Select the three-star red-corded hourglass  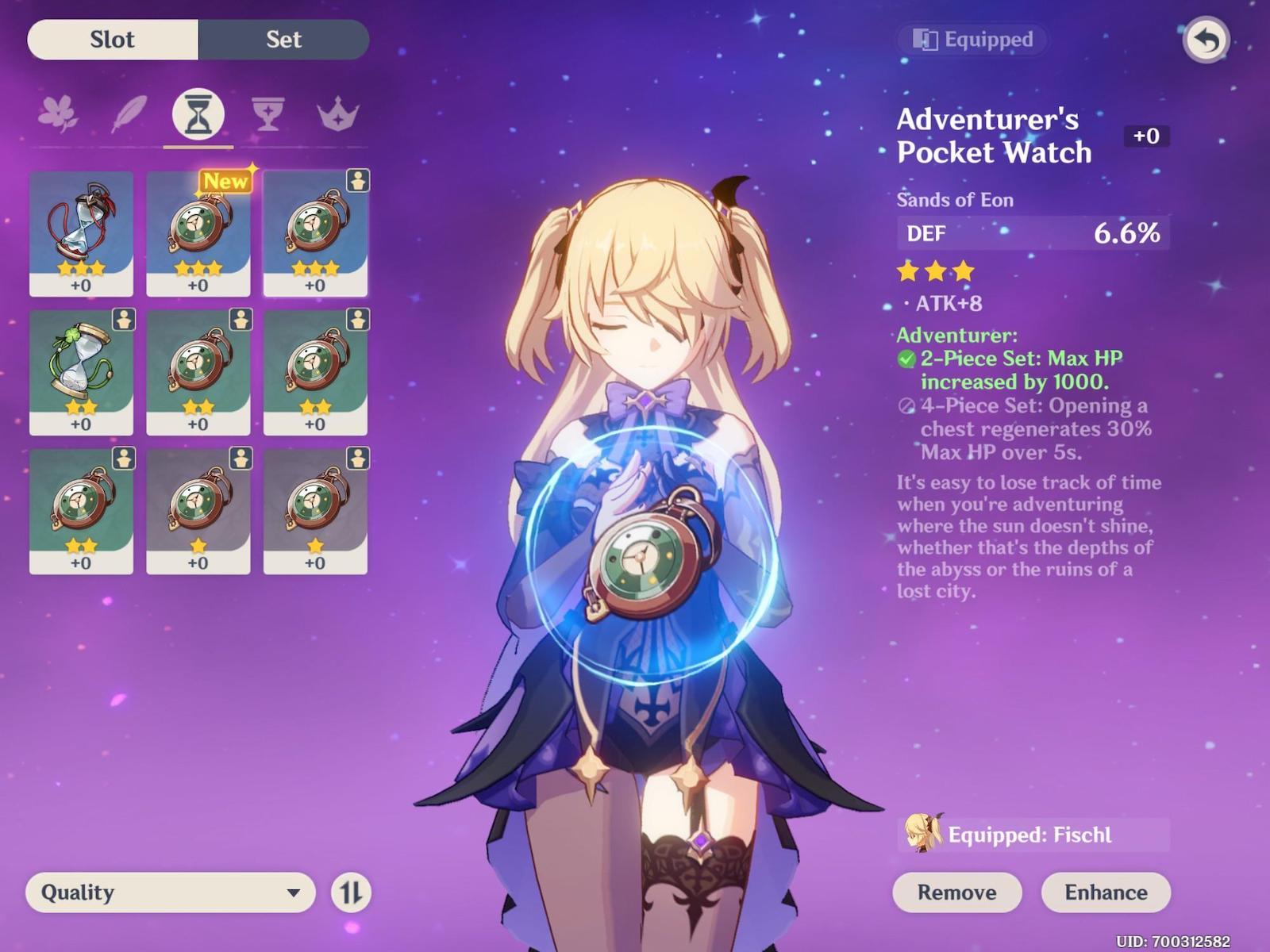tap(81, 233)
